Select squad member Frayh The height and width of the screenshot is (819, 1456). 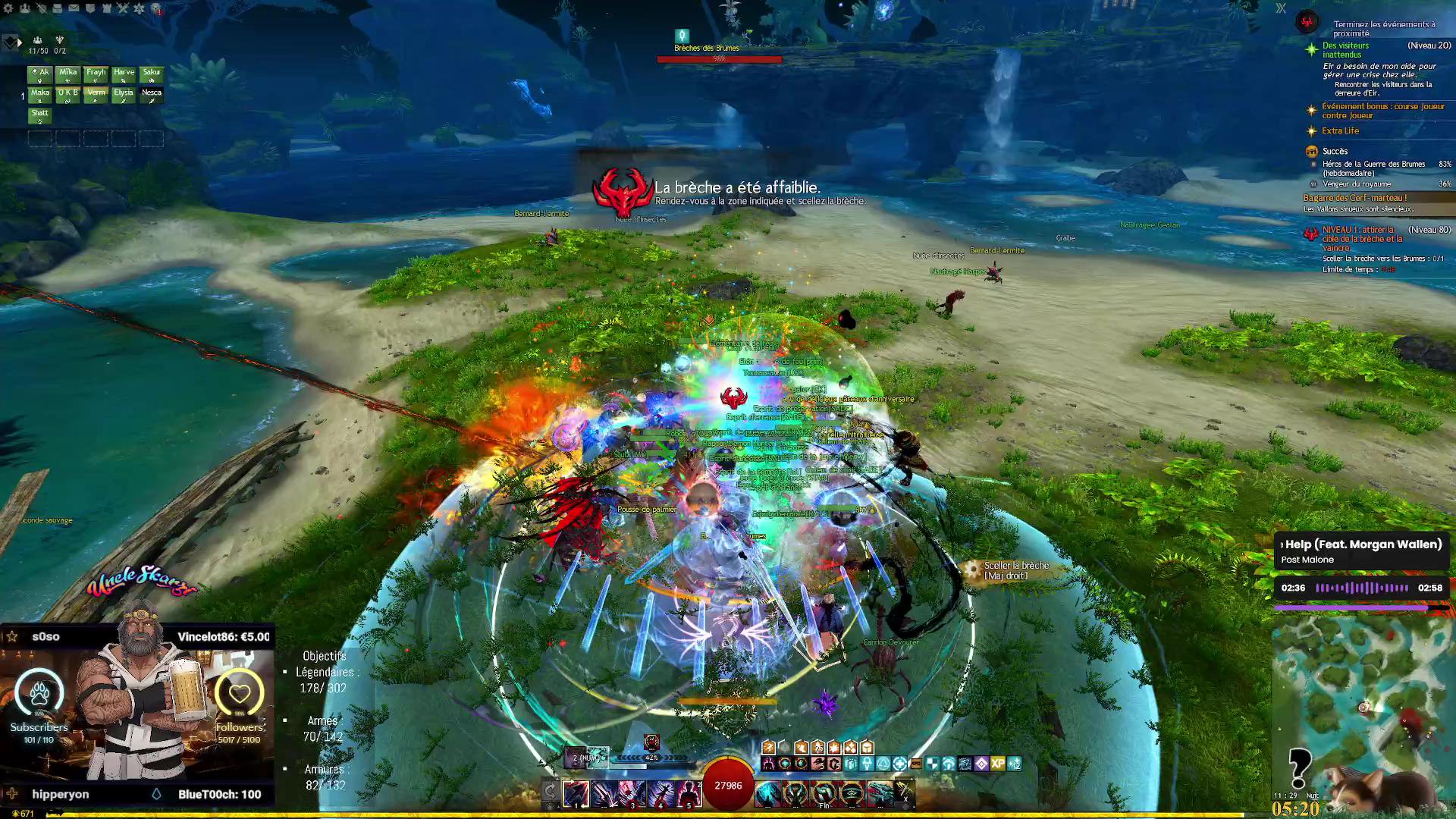[96, 74]
